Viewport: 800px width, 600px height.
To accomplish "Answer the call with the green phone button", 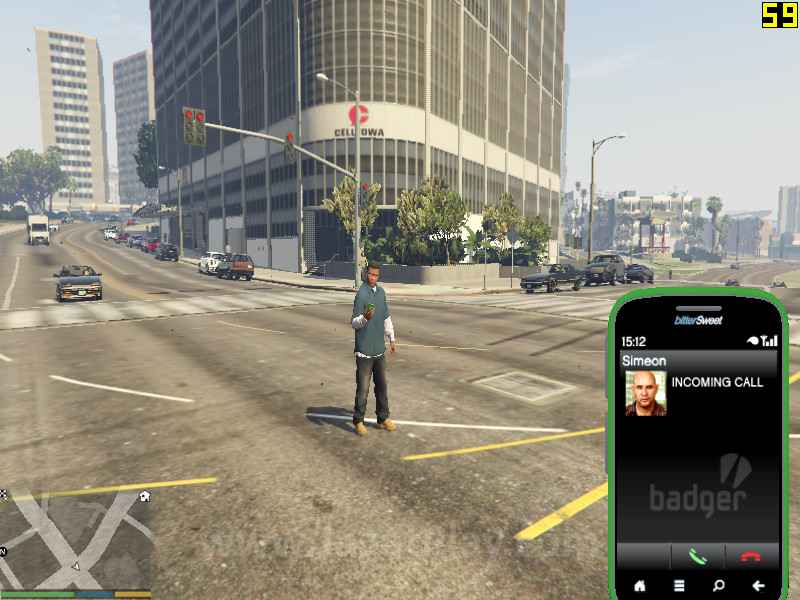I will point(697,557).
